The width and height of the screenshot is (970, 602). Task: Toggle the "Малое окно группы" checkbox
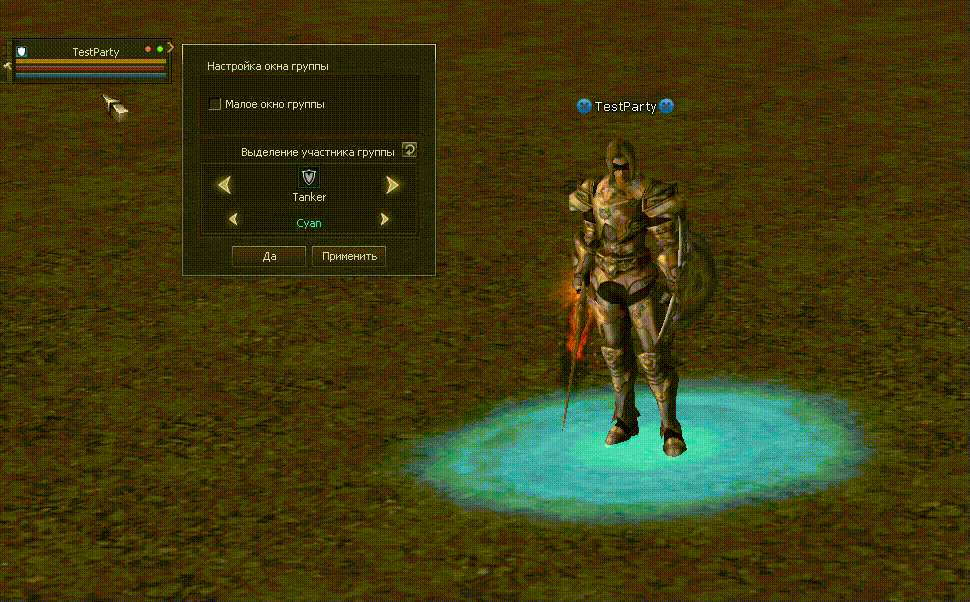coord(215,104)
